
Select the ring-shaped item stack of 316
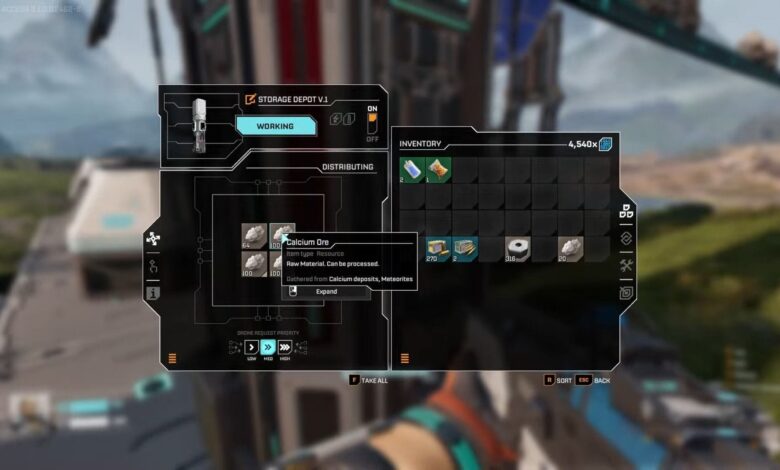tap(517, 248)
